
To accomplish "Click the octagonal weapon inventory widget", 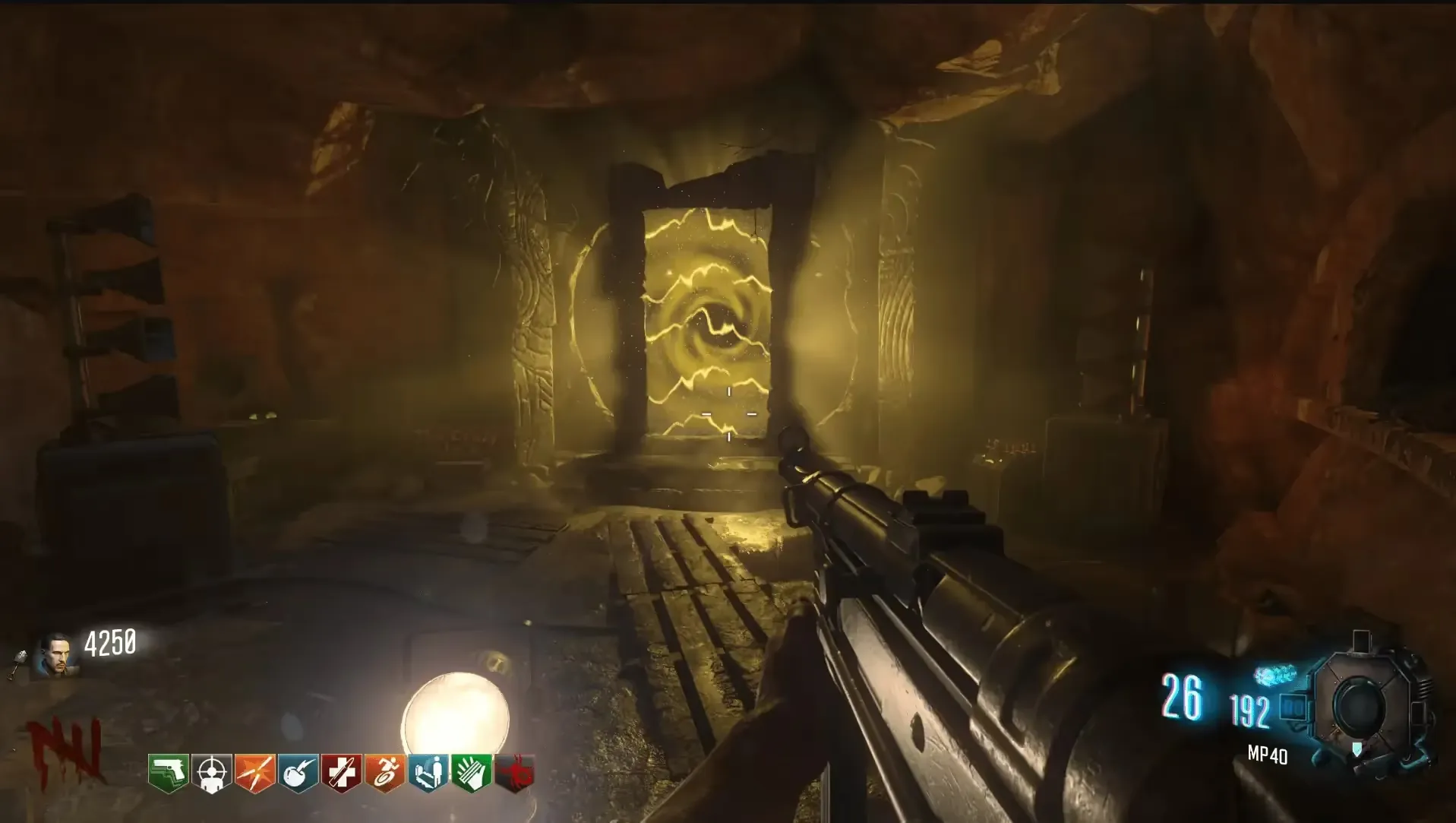I will click(1360, 705).
